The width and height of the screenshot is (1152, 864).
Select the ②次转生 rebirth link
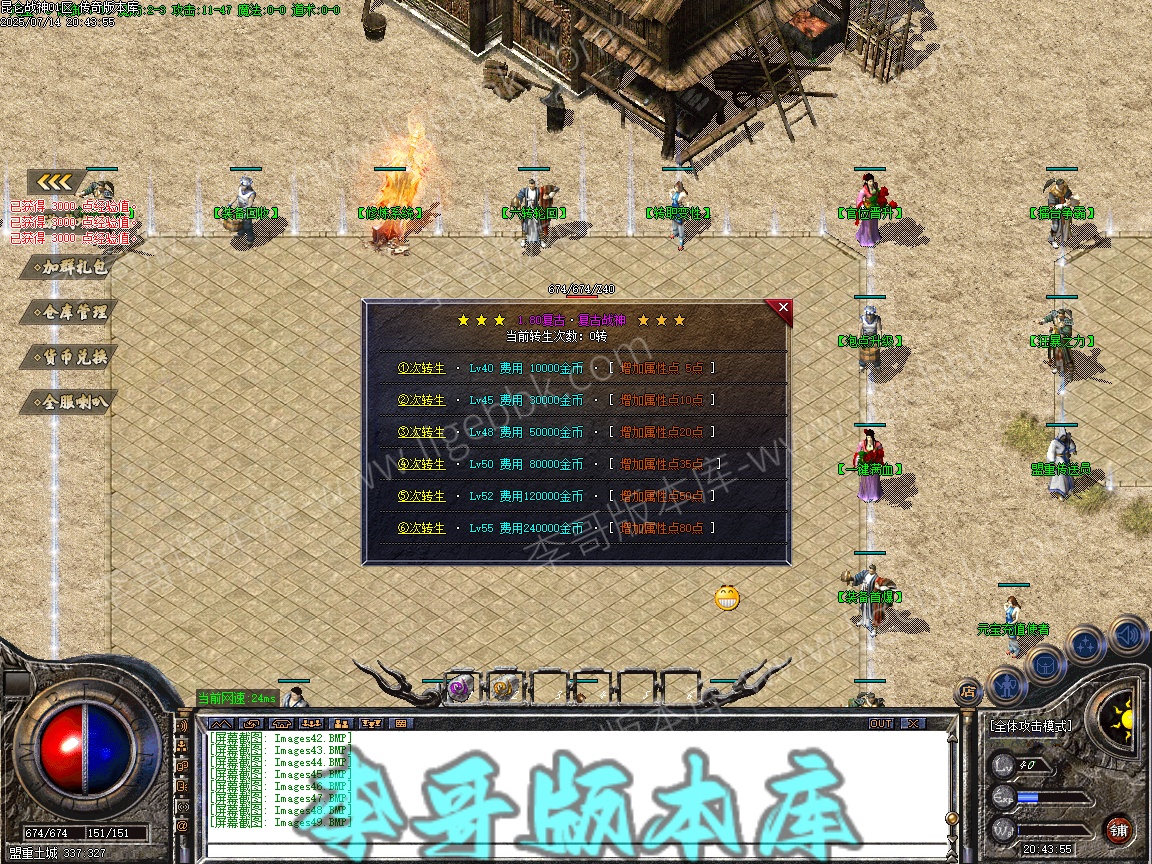point(421,400)
